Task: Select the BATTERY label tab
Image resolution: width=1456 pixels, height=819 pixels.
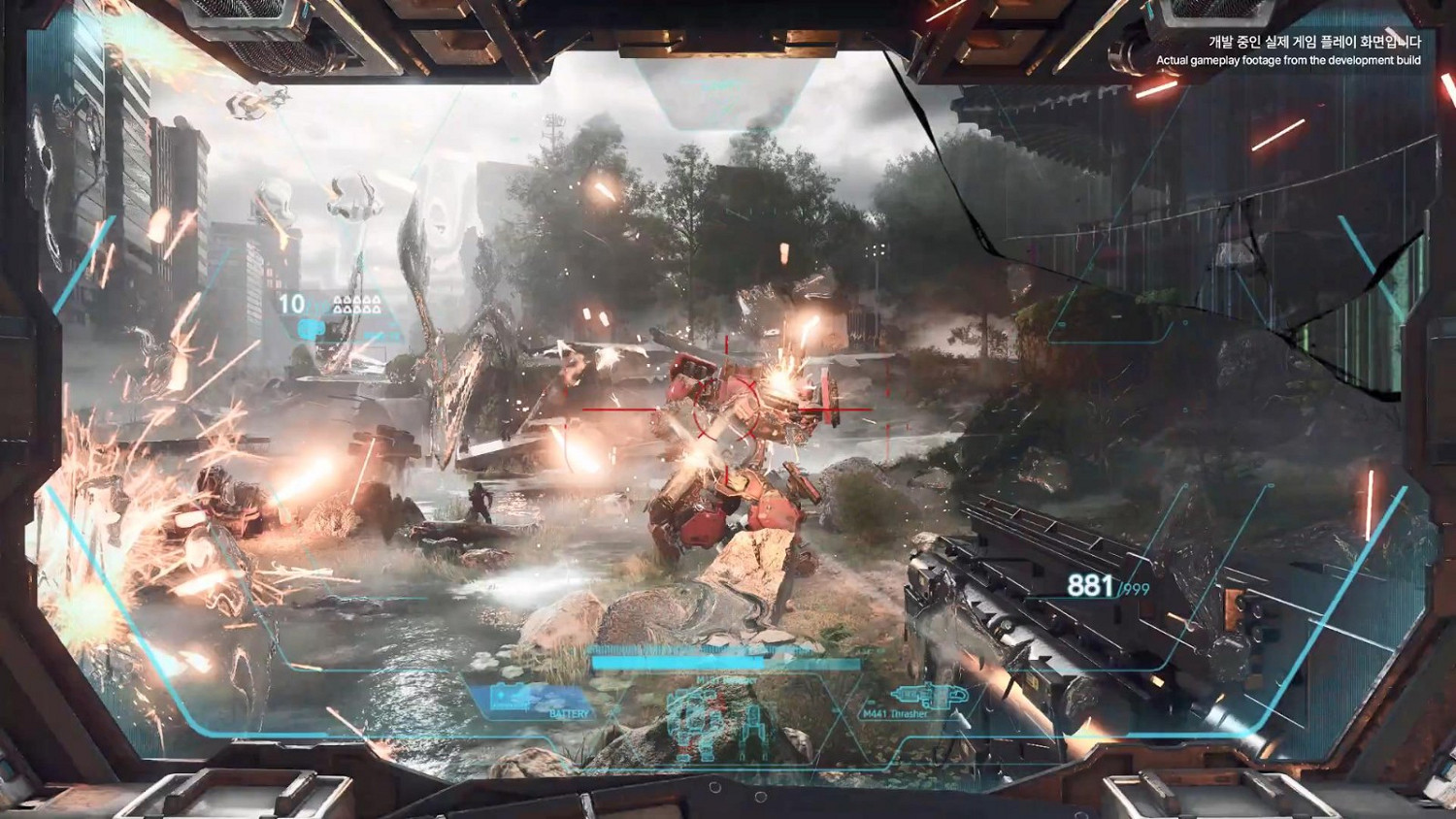Action: click(x=569, y=713)
